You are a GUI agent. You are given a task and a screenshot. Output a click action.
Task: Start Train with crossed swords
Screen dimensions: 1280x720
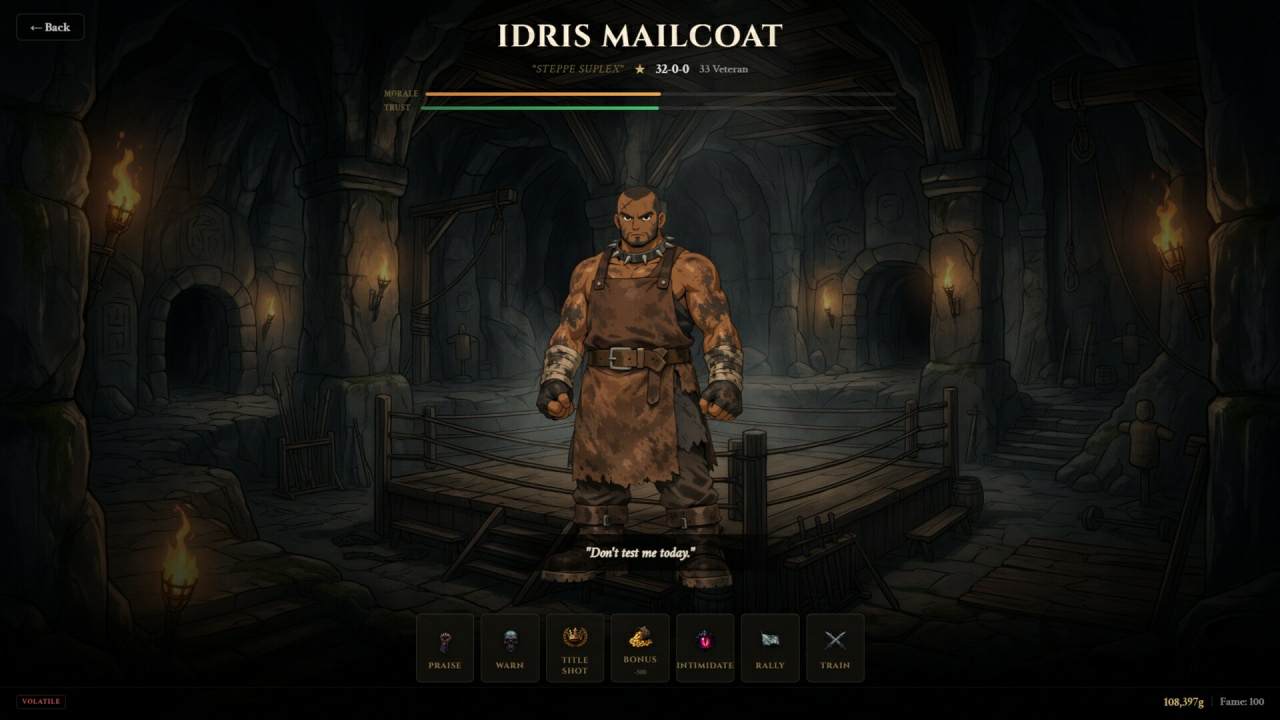835,648
